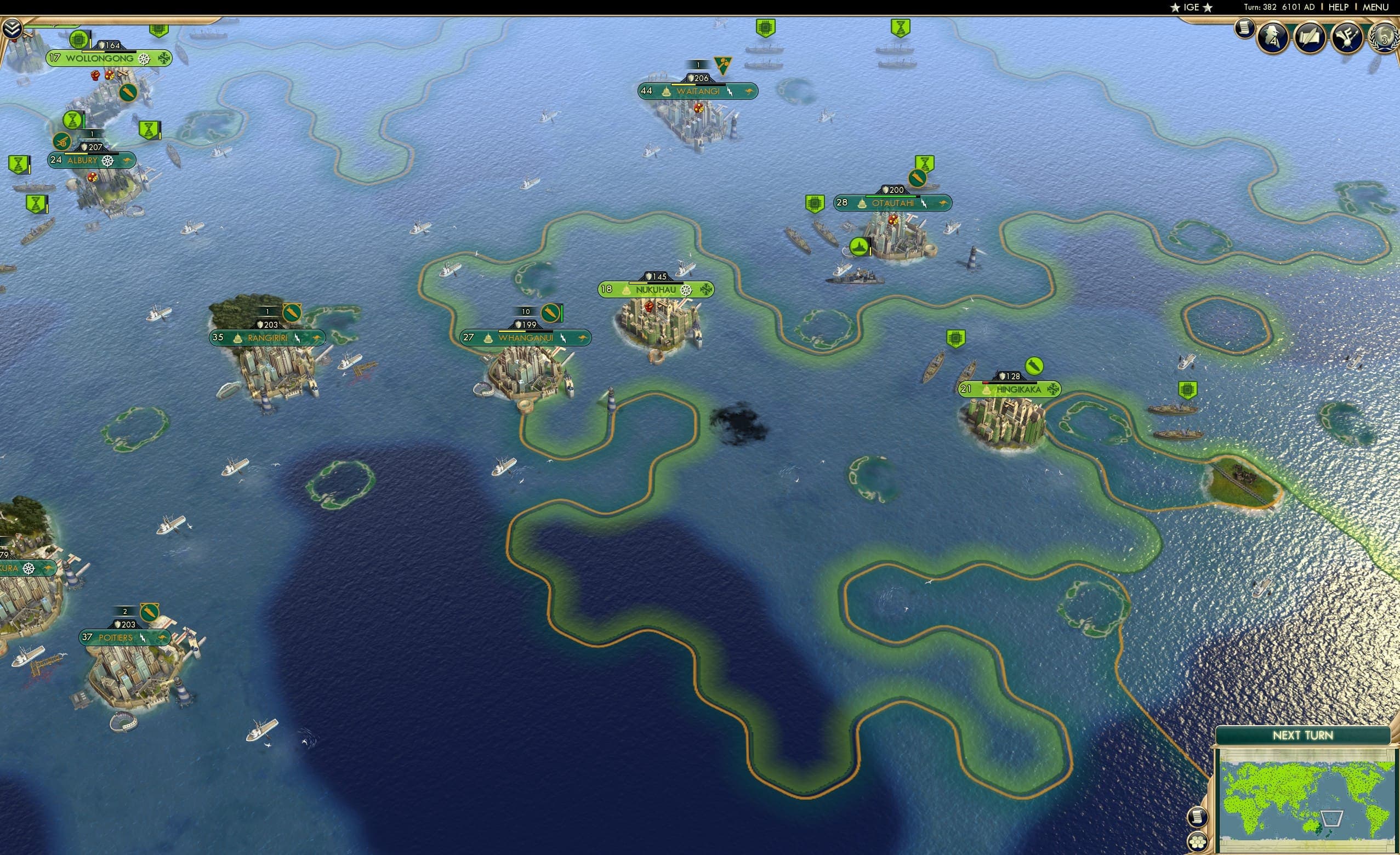Open HELP from the top bar
1400x855 pixels.
1339,7
